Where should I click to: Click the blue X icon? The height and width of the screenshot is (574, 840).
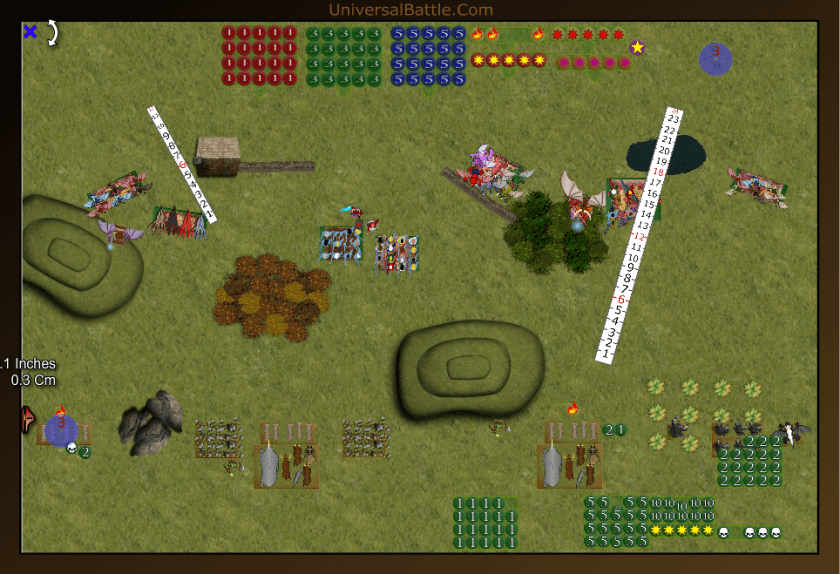tap(30, 32)
